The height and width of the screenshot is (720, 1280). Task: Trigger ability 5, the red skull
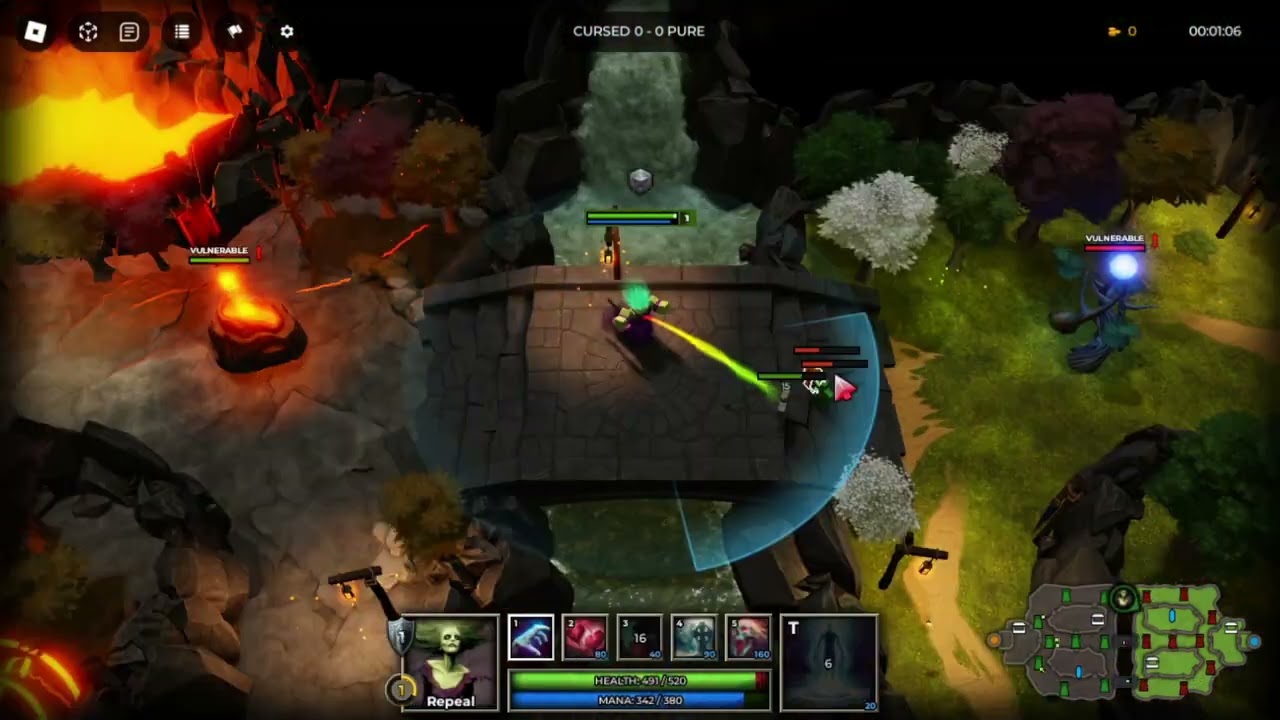748,638
